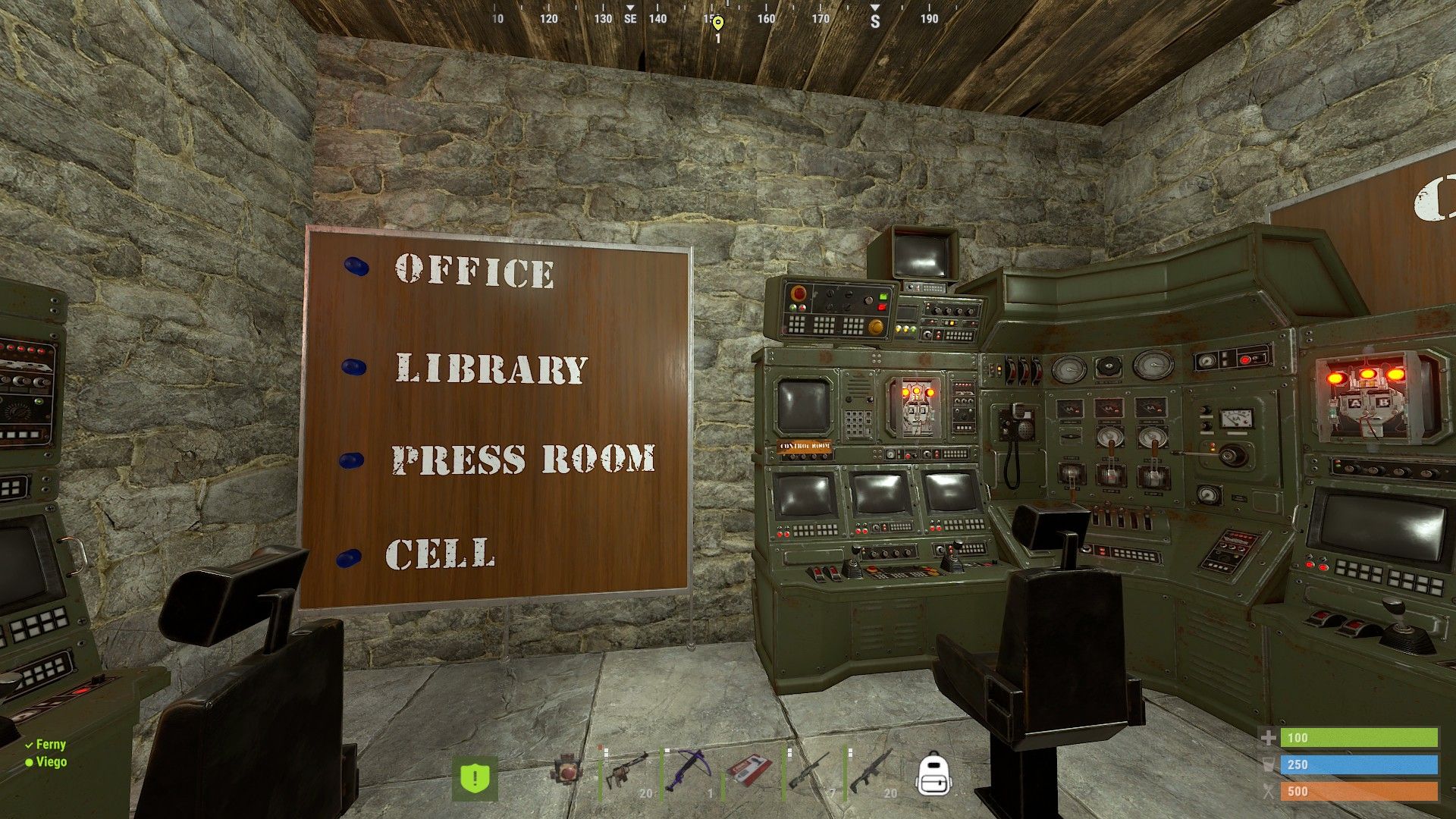
Task: Select the last rifle in the hotbar
Action: click(871, 772)
